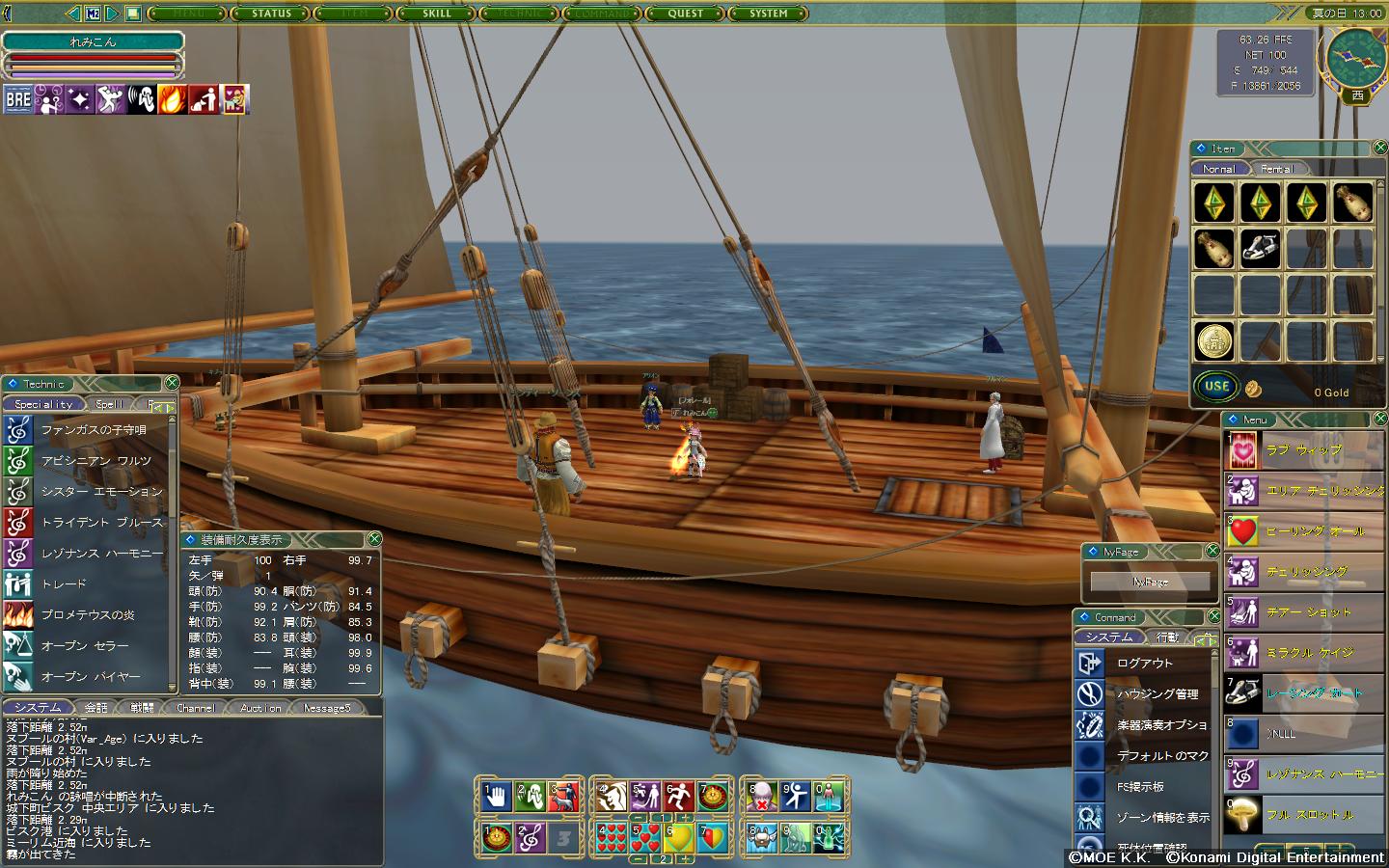Click the MyPage button
1389x868 pixels.
[x=1150, y=582]
